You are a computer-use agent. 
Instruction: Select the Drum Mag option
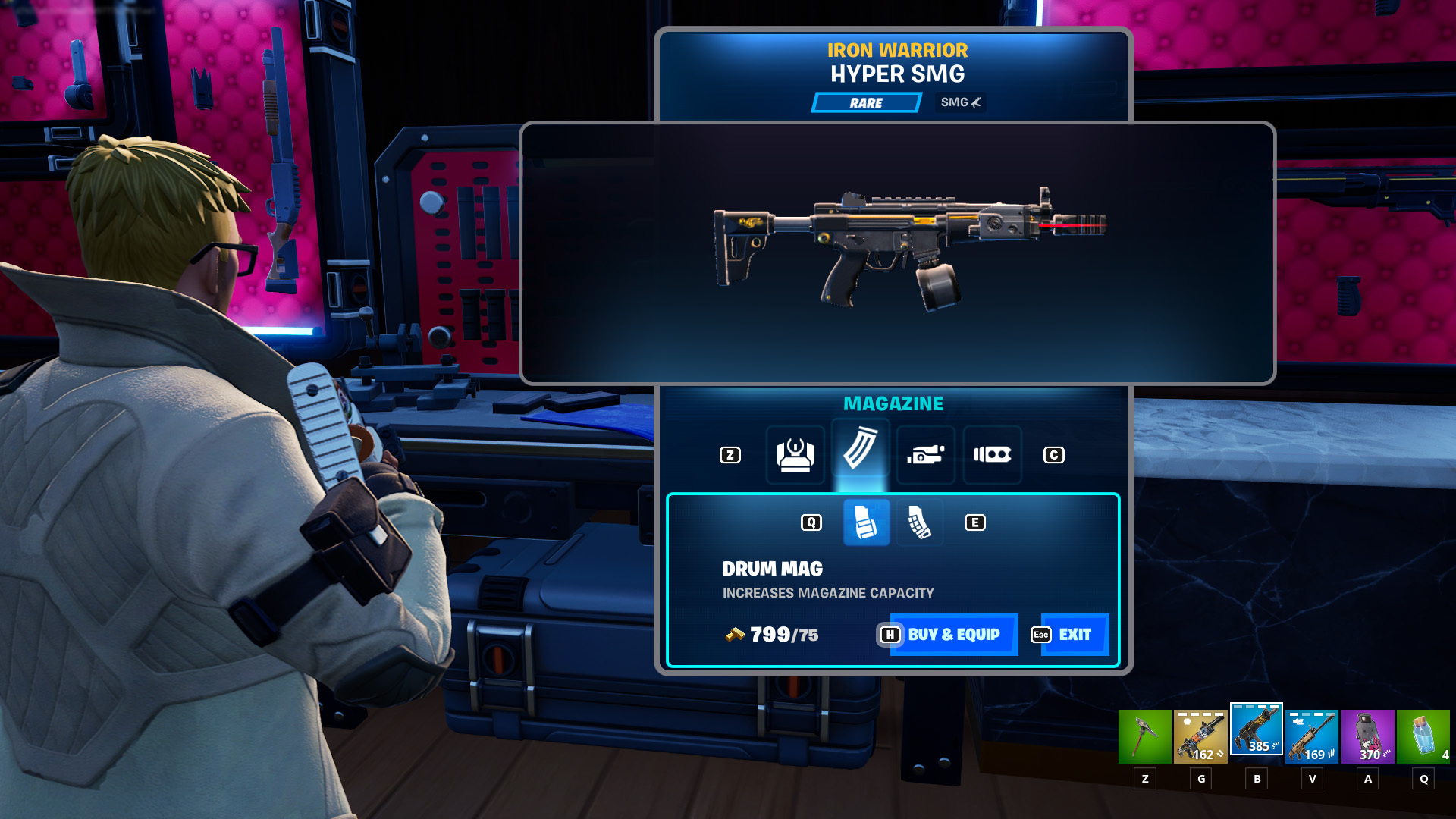point(866,522)
